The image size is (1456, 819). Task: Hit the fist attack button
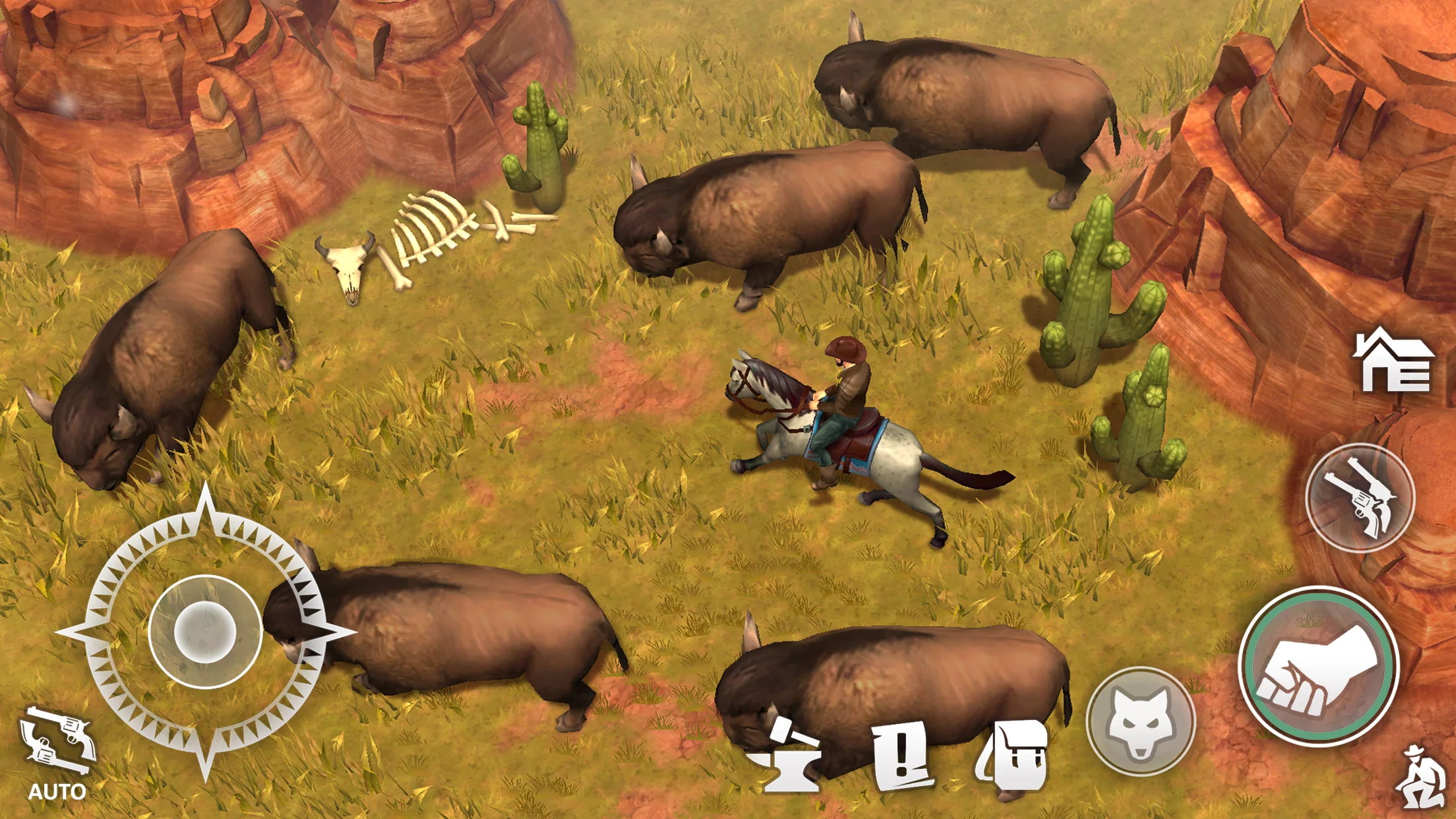click(x=1318, y=666)
